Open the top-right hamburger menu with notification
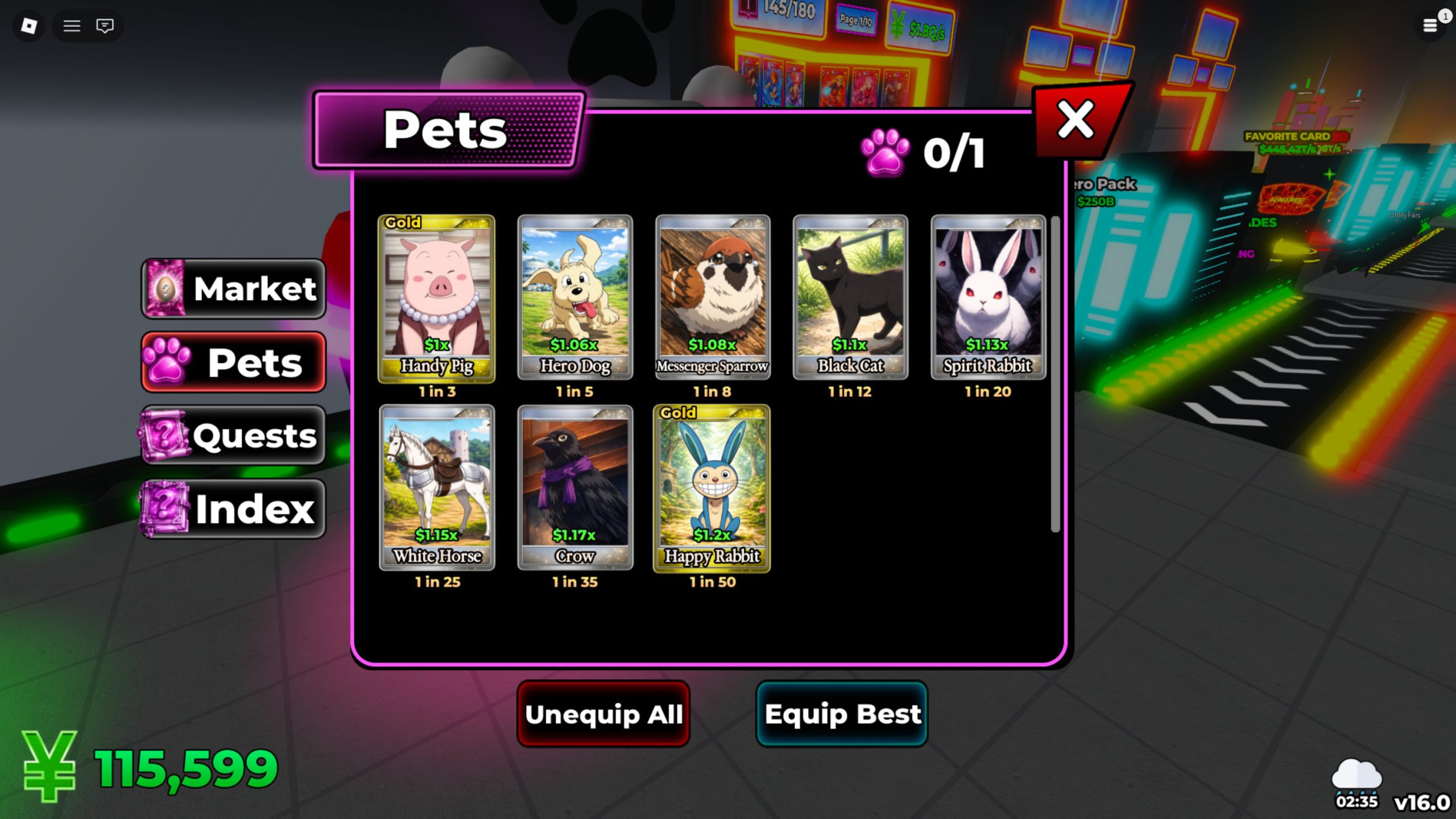 coord(1430,26)
